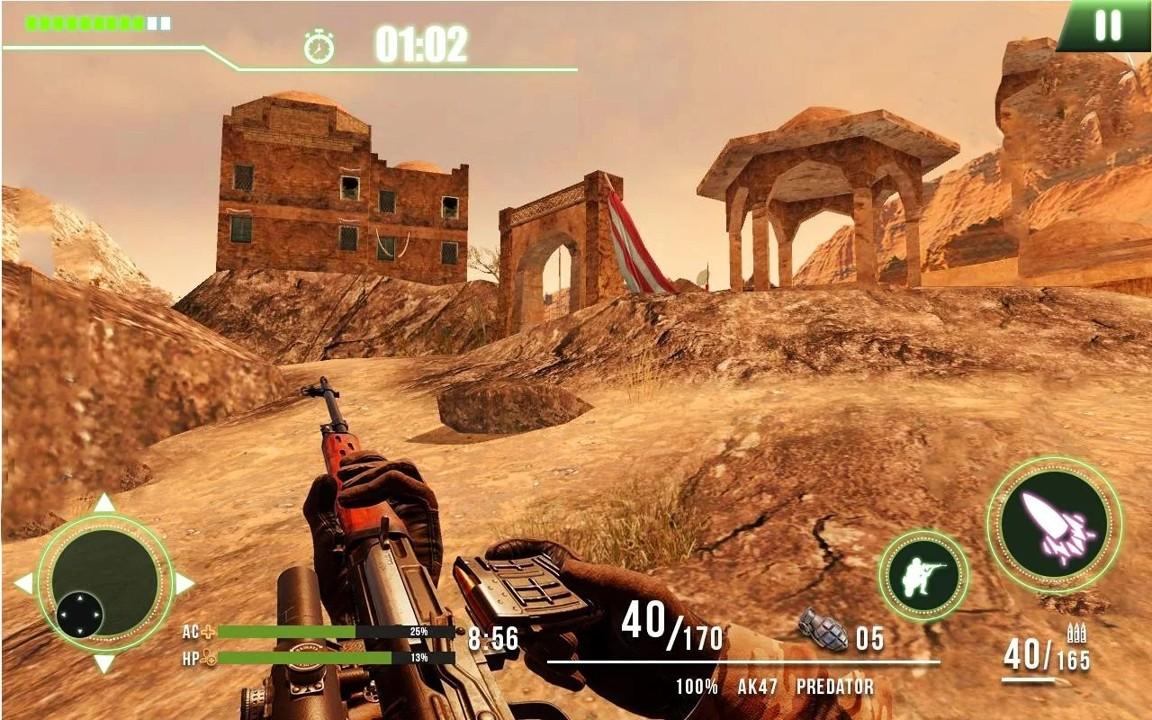Viewport: 1152px width, 720px height.
Task: Strafe right with the joystick right arrow
Action: pyautogui.click(x=185, y=583)
